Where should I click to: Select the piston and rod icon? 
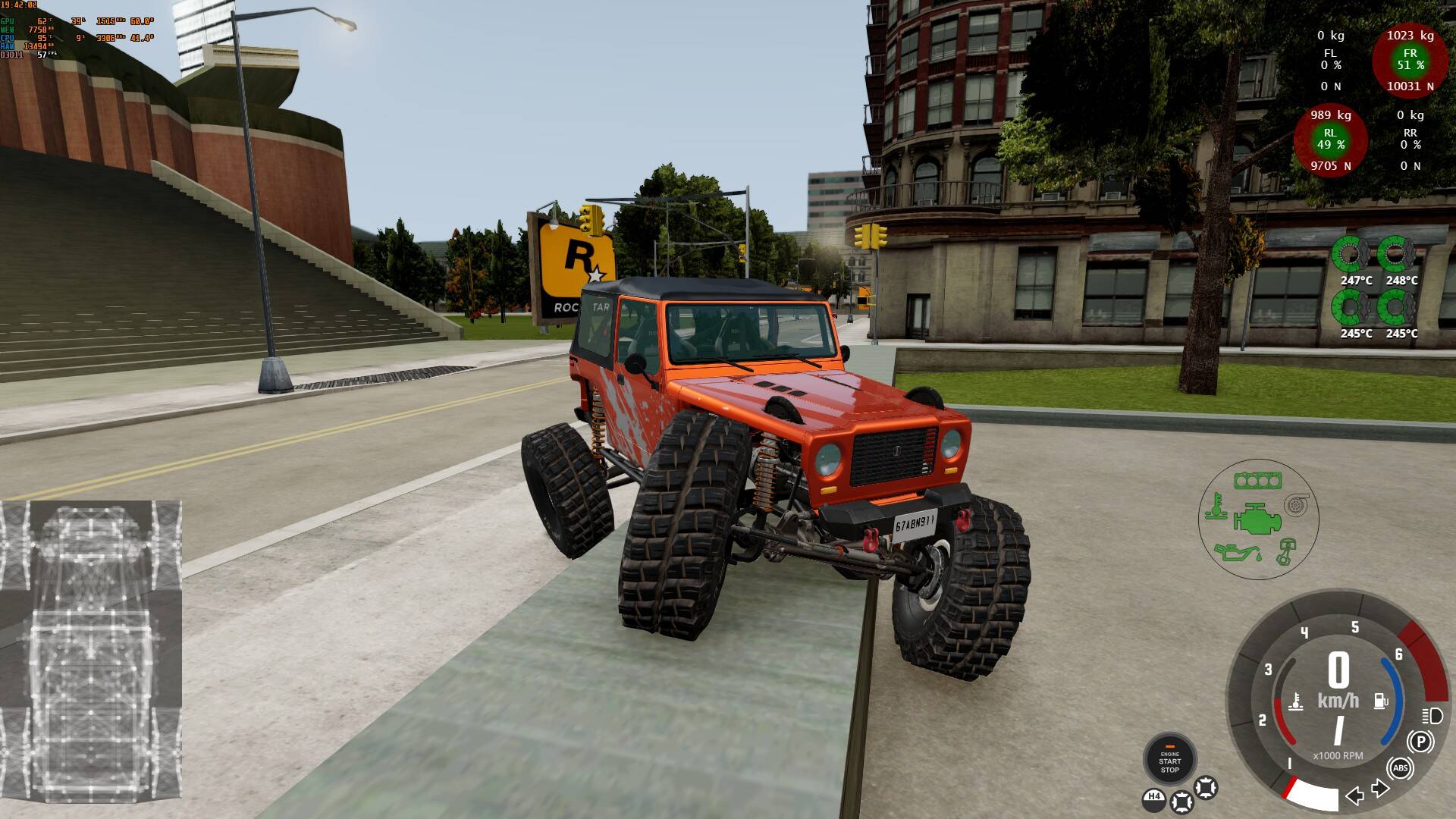[x=1285, y=551]
